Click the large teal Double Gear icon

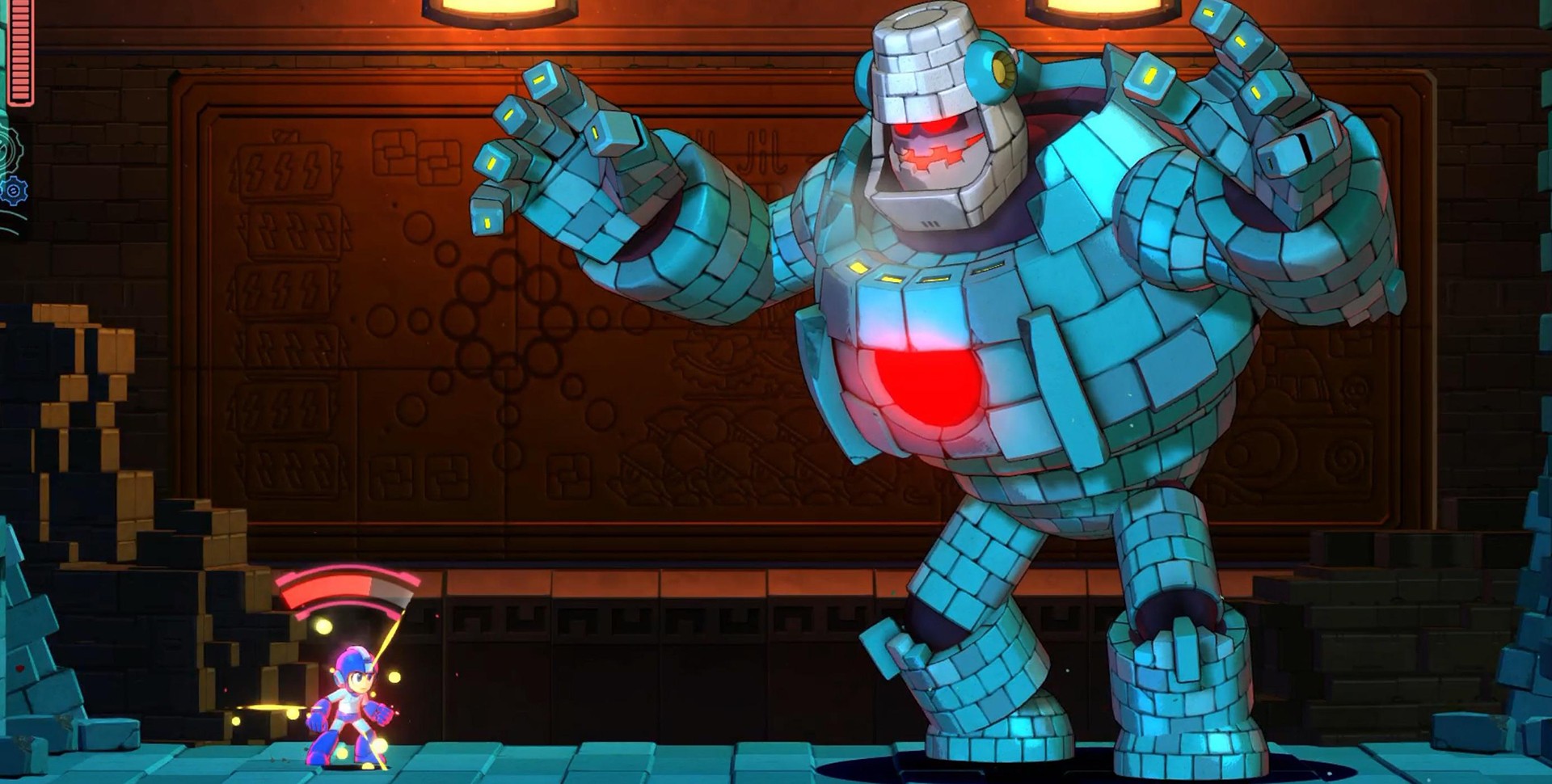tap(8, 149)
